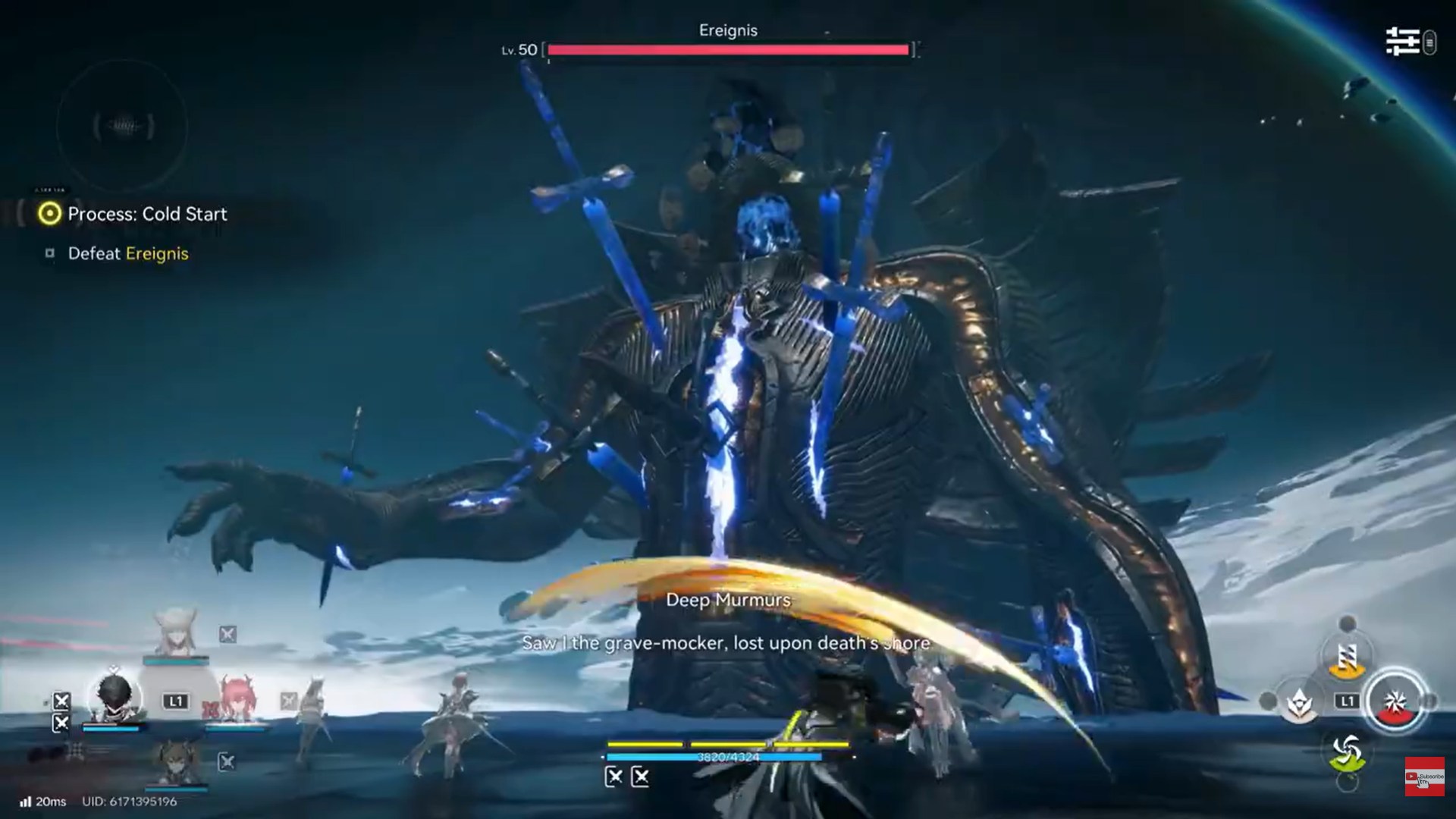This screenshot has width=1456, height=819.
Task: Tap the crossed-swords icon next to the brown-haired teammate
Action: [227, 764]
